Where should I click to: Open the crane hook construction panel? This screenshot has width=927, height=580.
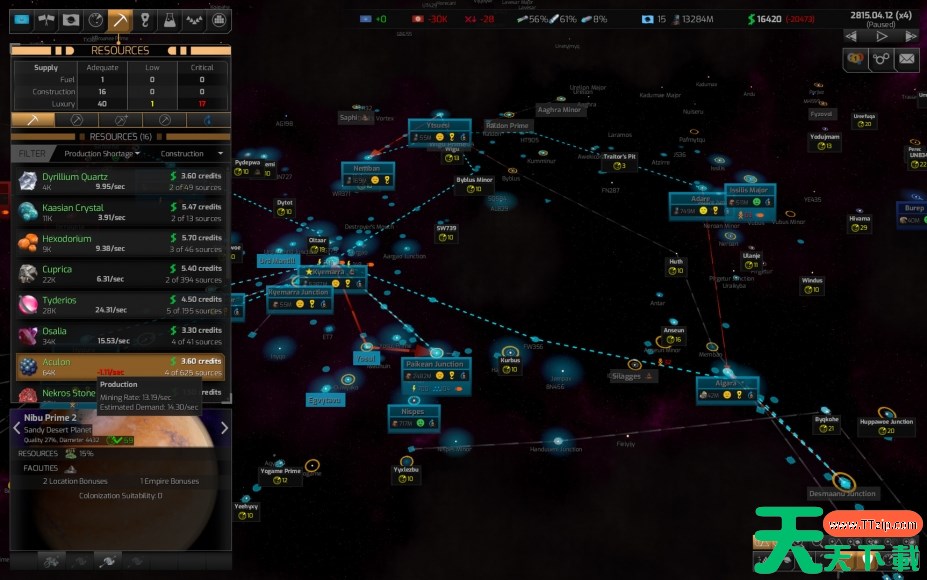[x=145, y=19]
